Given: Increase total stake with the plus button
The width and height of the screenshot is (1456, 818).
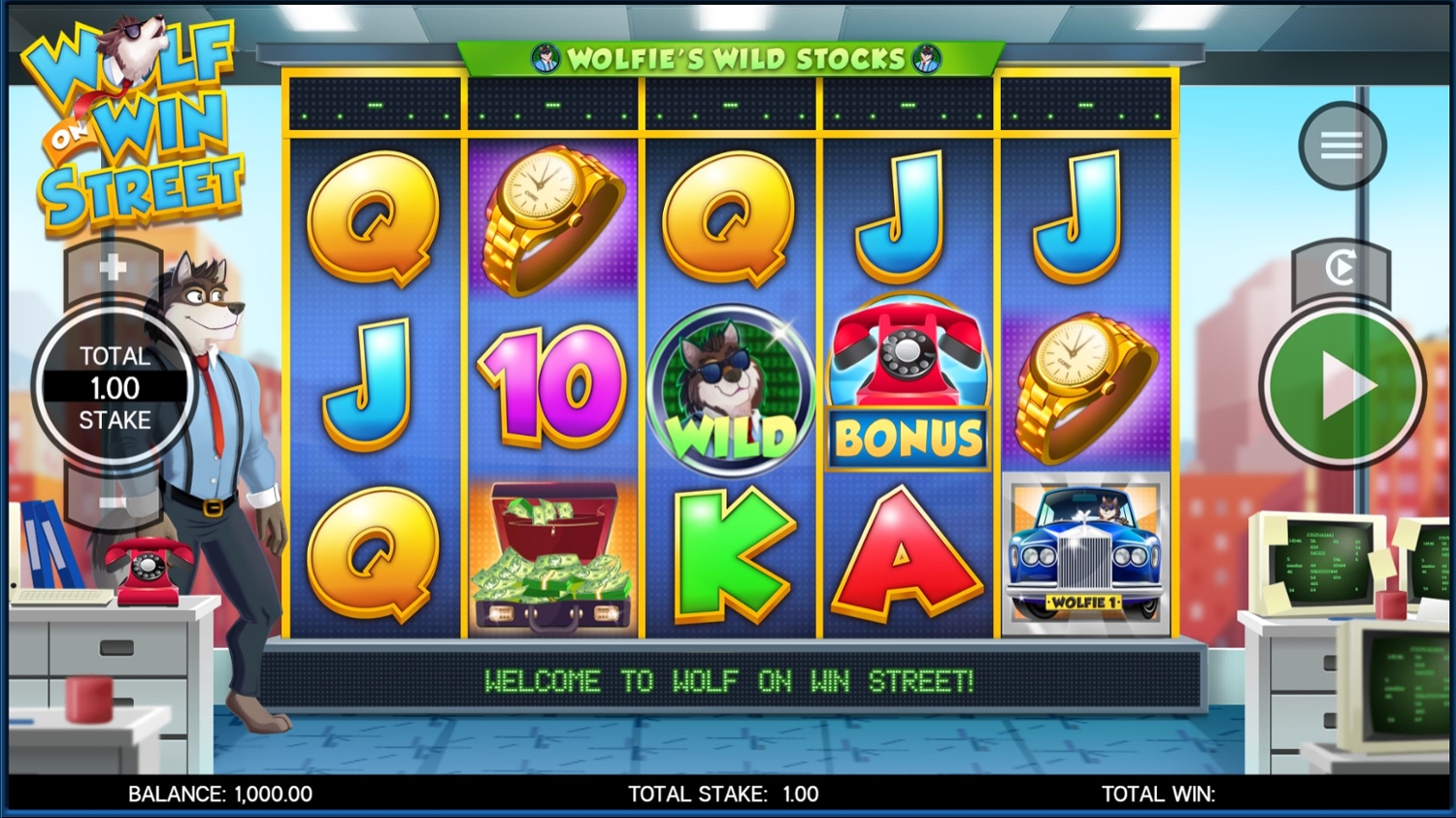Looking at the screenshot, I should coord(113,267).
